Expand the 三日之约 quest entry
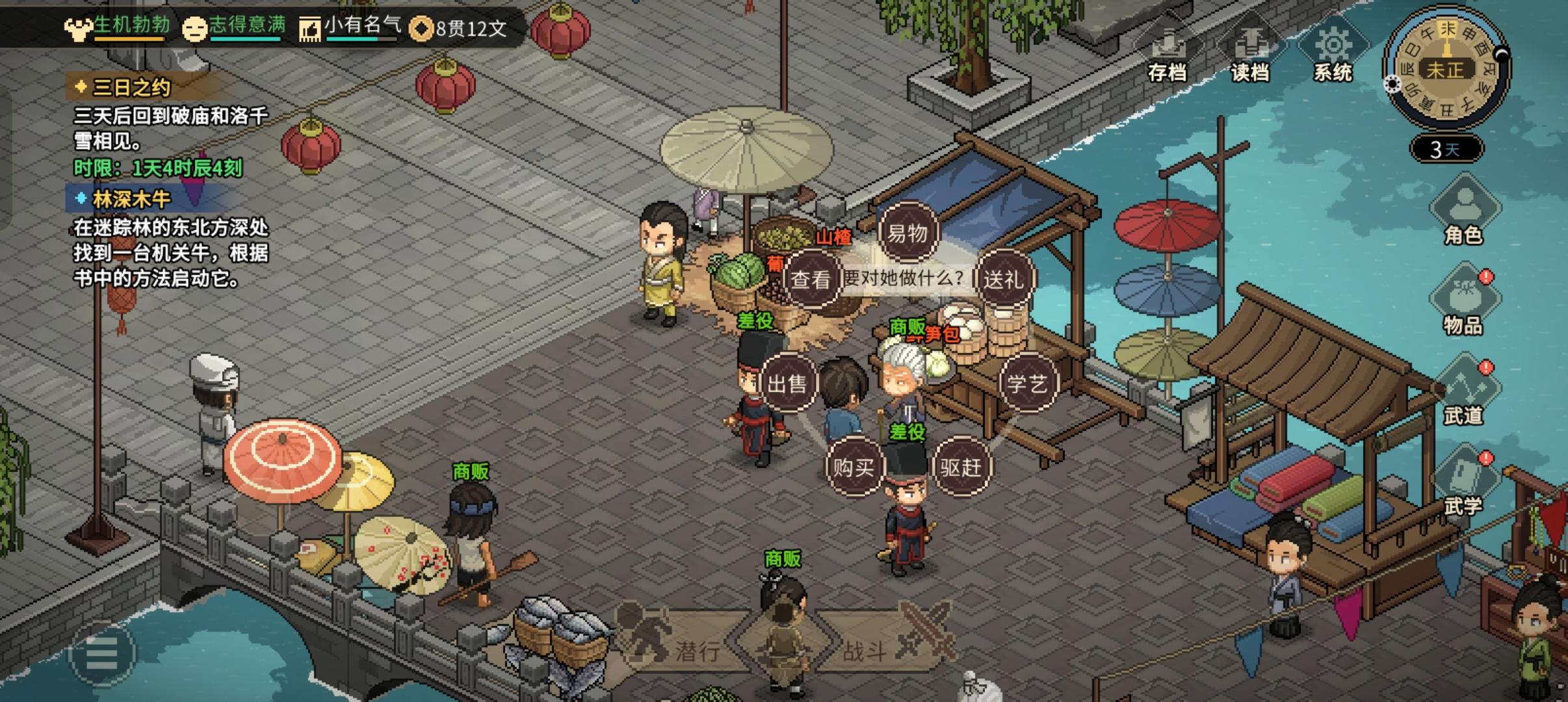 pos(125,86)
